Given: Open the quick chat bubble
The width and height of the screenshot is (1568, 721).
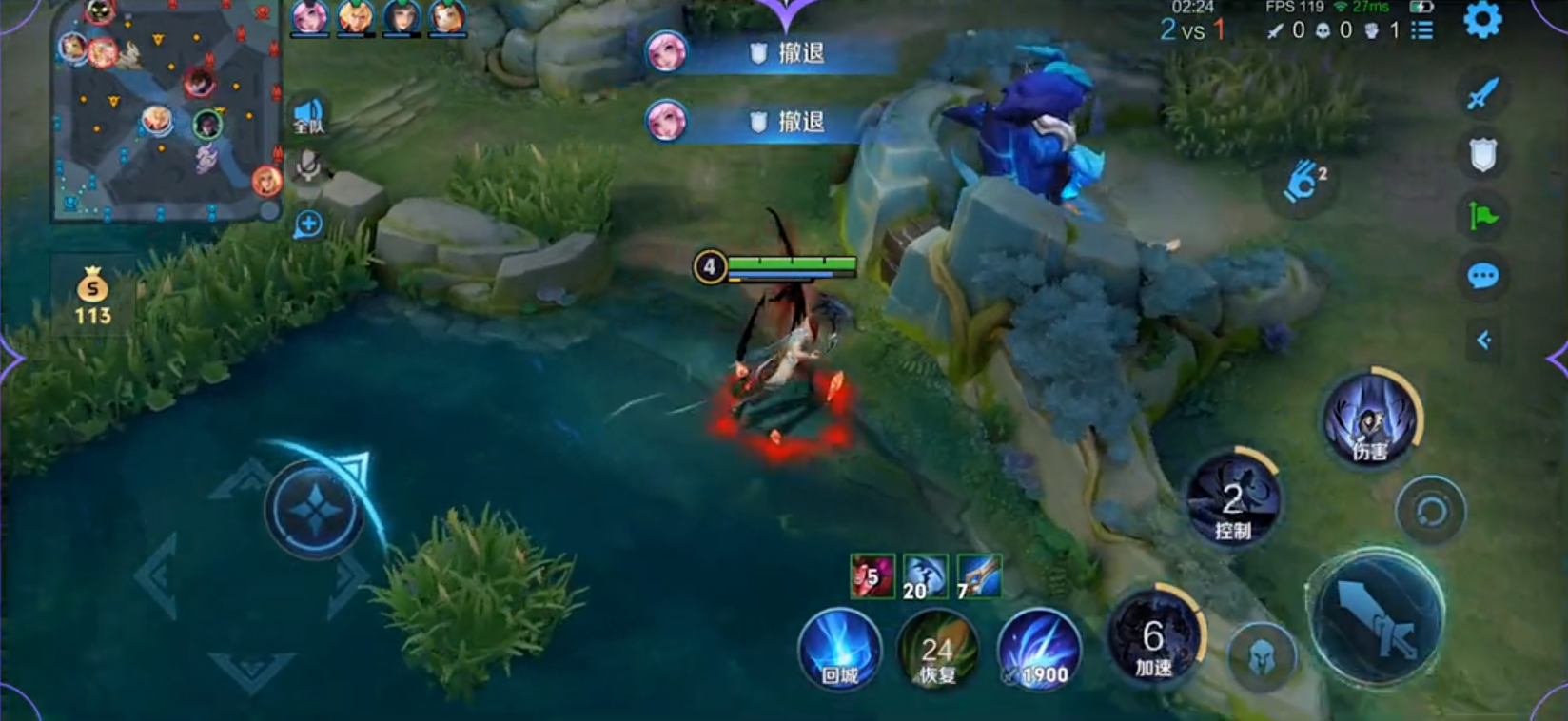Looking at the screenshot, I should 1482,277.
